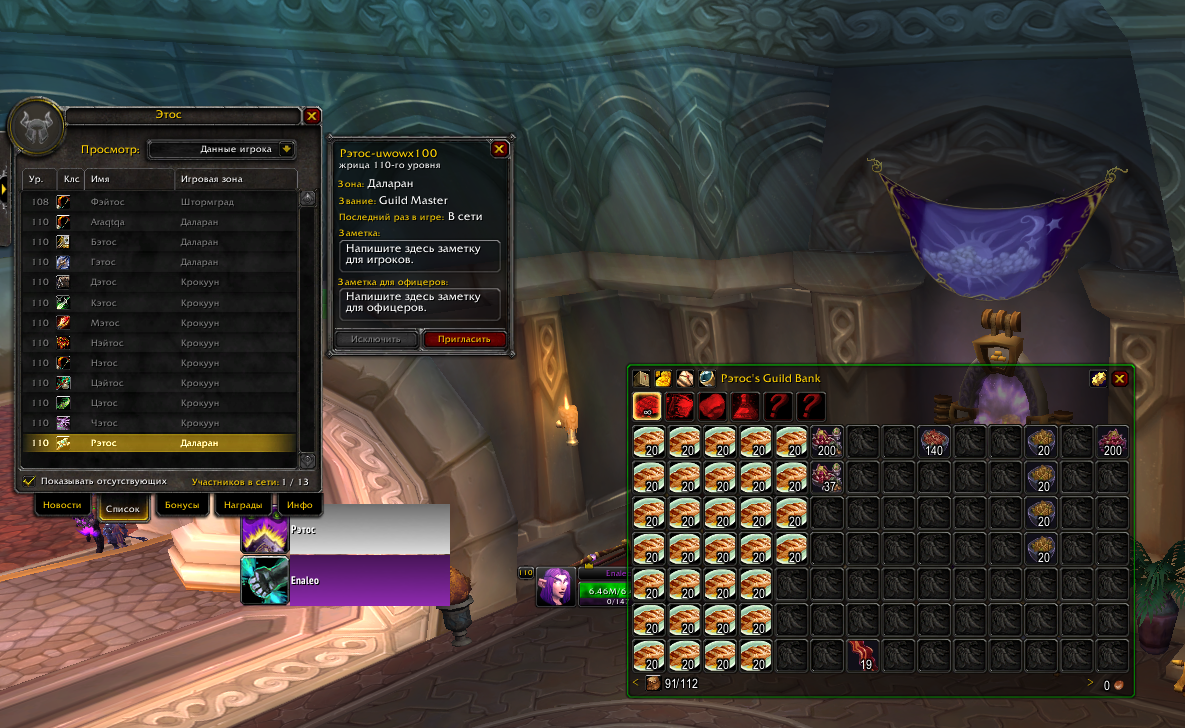Edit the player note field

[420, 255]
